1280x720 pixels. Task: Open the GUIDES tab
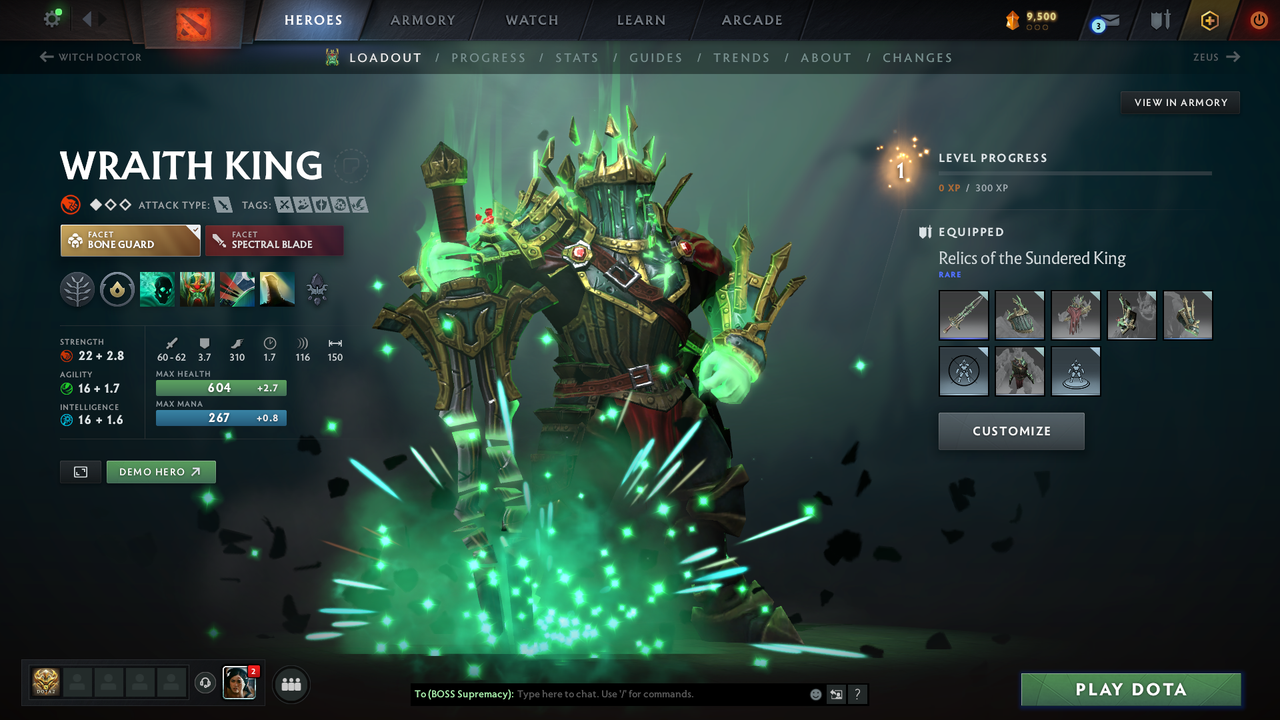[x=656, y=57]
